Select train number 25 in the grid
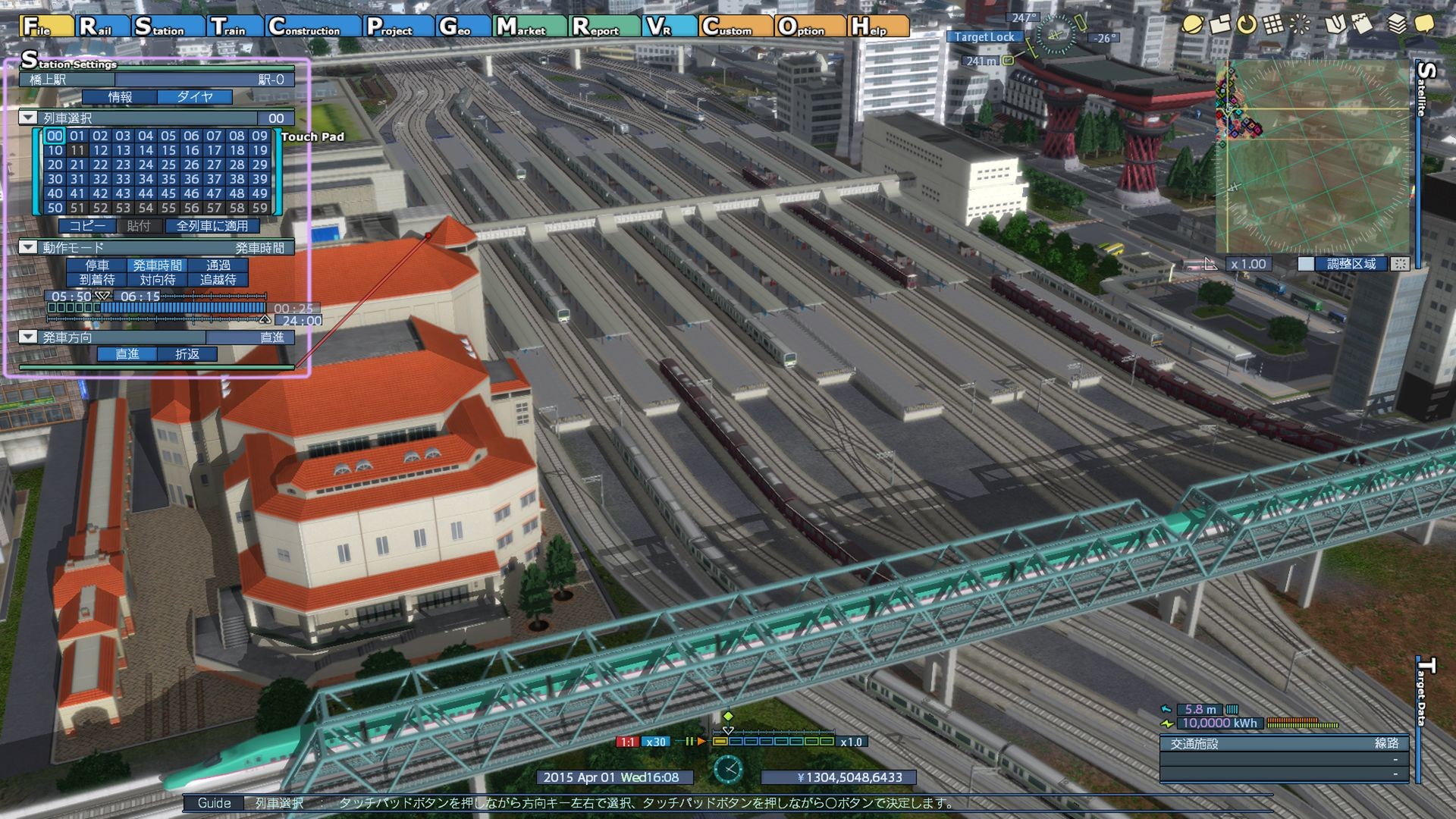The image size is (1456, 819). tap(168, 165)
